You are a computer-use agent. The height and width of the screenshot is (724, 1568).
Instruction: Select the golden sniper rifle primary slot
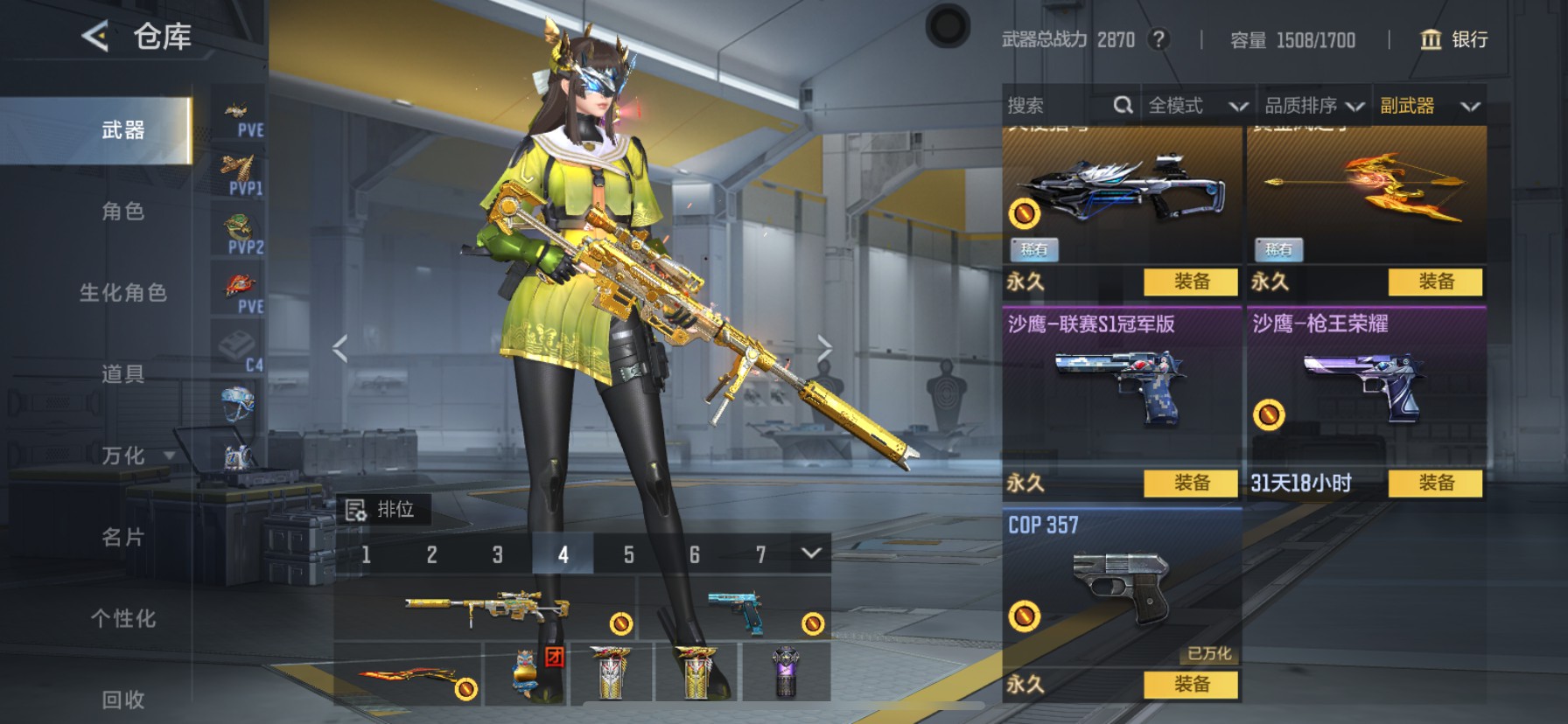(x=486, y=609)
